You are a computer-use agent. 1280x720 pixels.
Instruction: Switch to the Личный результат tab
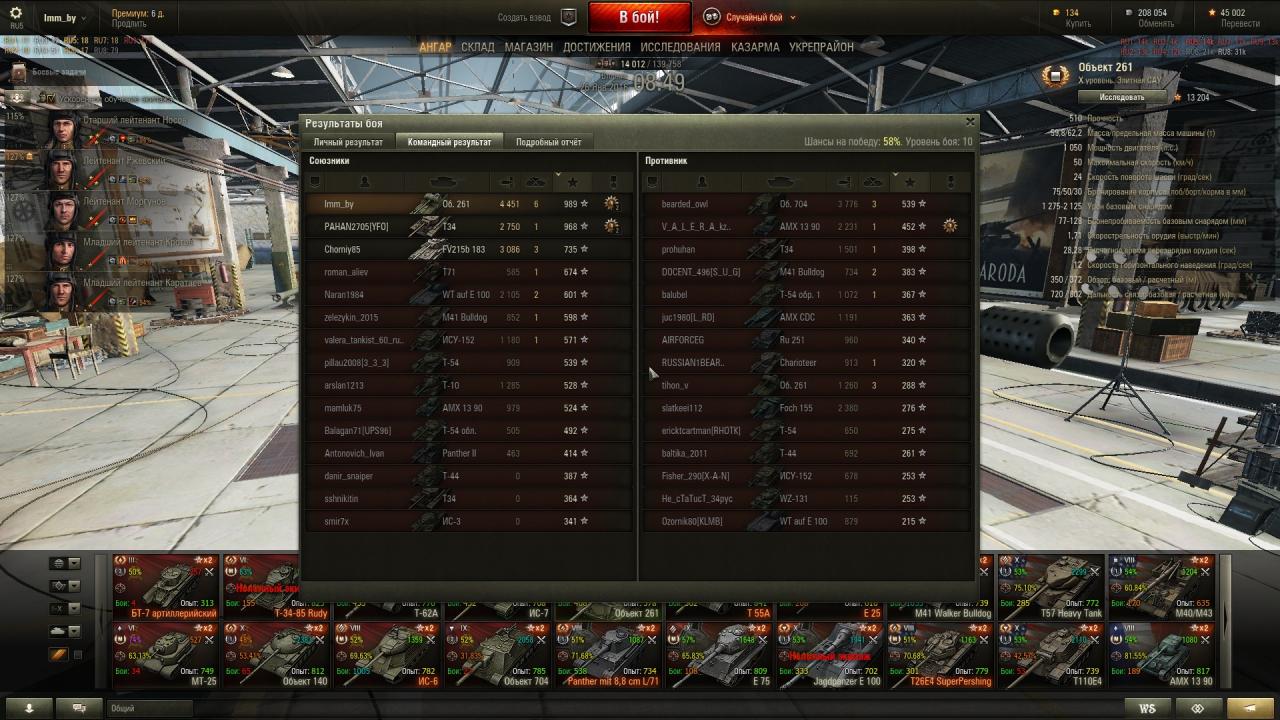348,142
